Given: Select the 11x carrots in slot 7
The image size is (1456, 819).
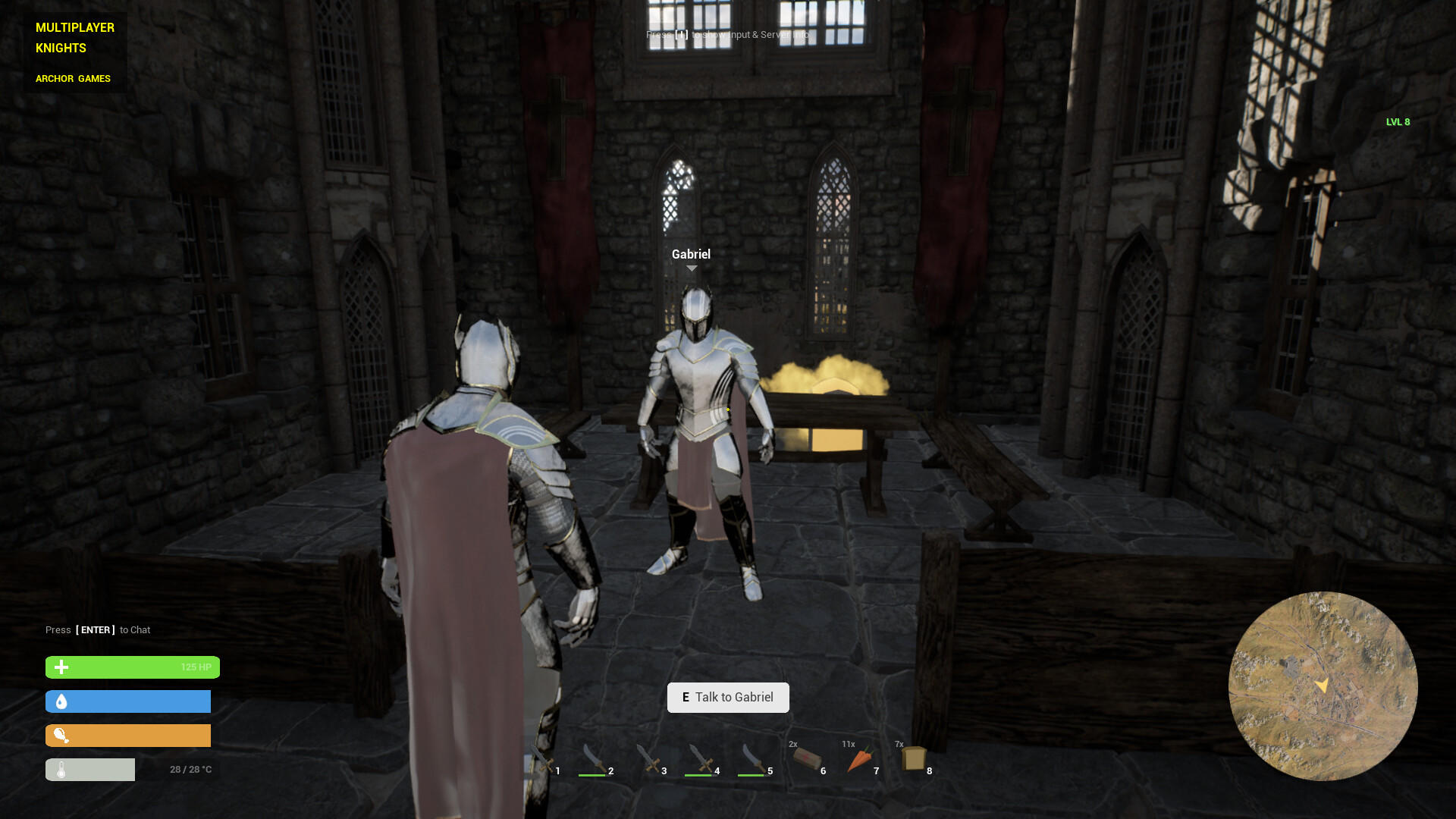Looking at the screenshot, I should (x=861, y=758).
